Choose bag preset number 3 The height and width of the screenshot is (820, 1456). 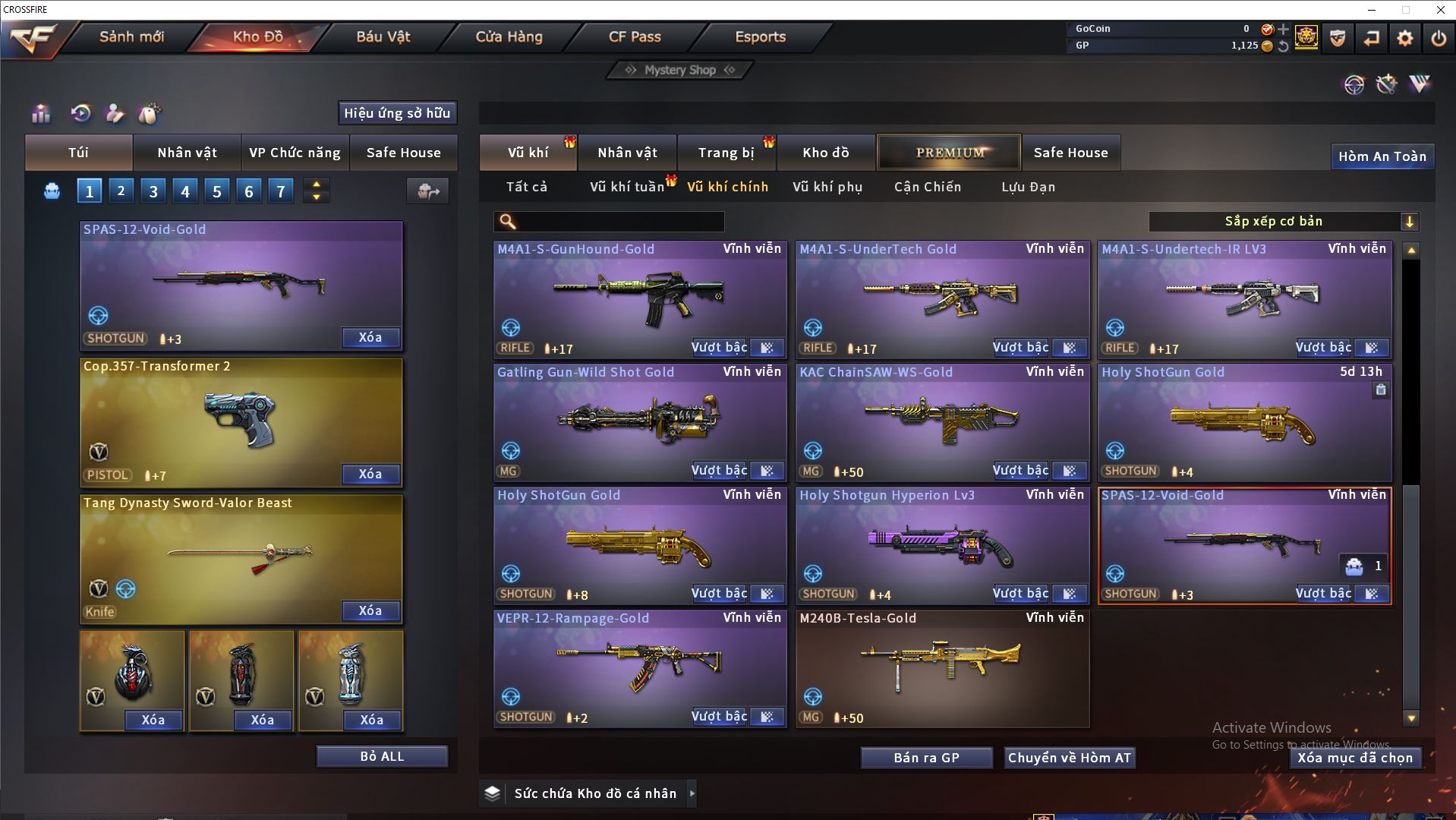(153, 191)
